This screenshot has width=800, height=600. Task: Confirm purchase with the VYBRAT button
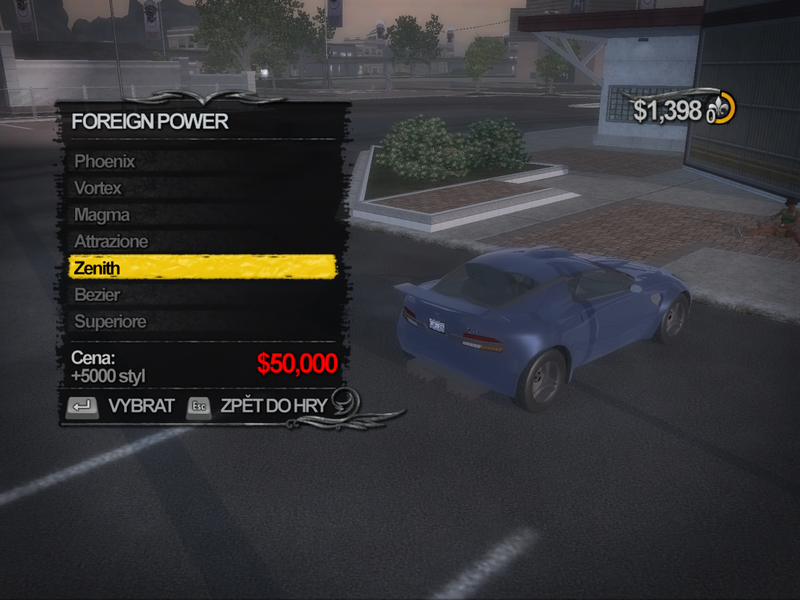(x=120, y=406)
